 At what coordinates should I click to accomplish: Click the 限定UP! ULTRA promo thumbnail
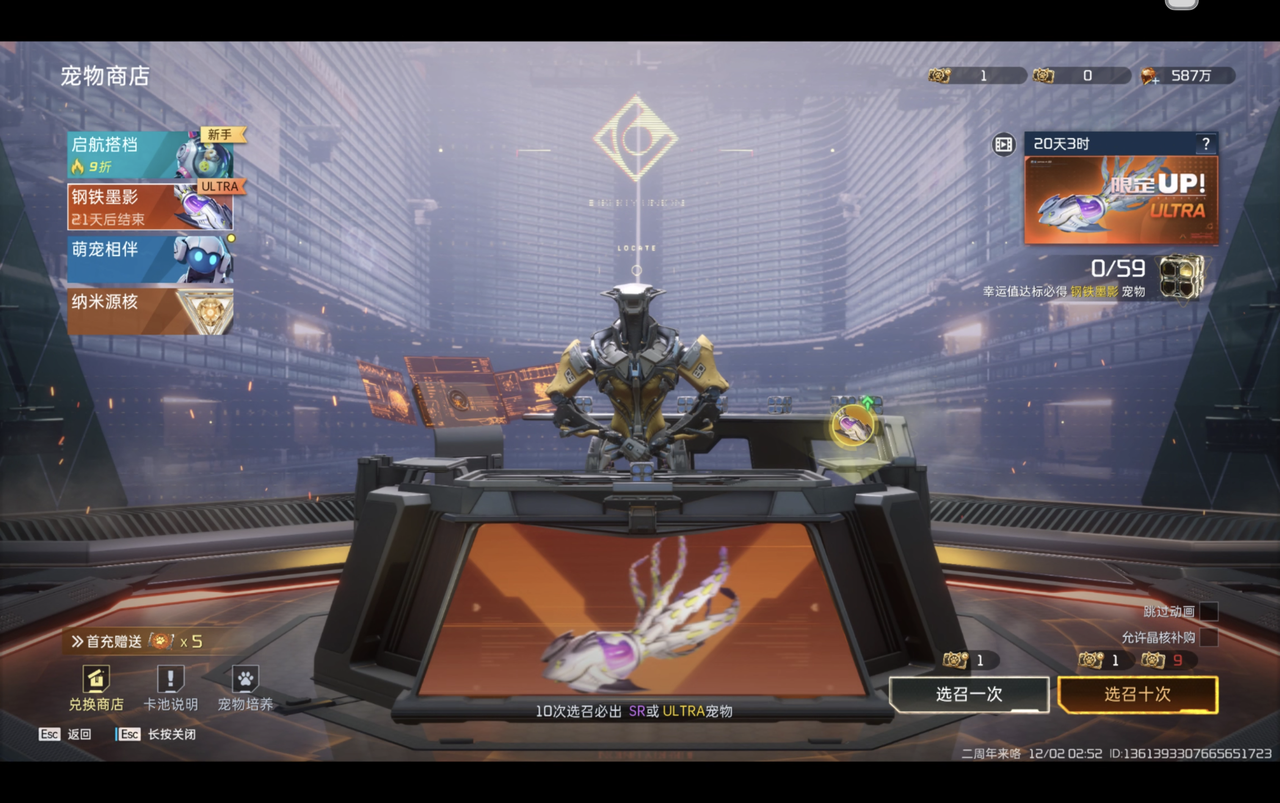(x=1120, y=199)
